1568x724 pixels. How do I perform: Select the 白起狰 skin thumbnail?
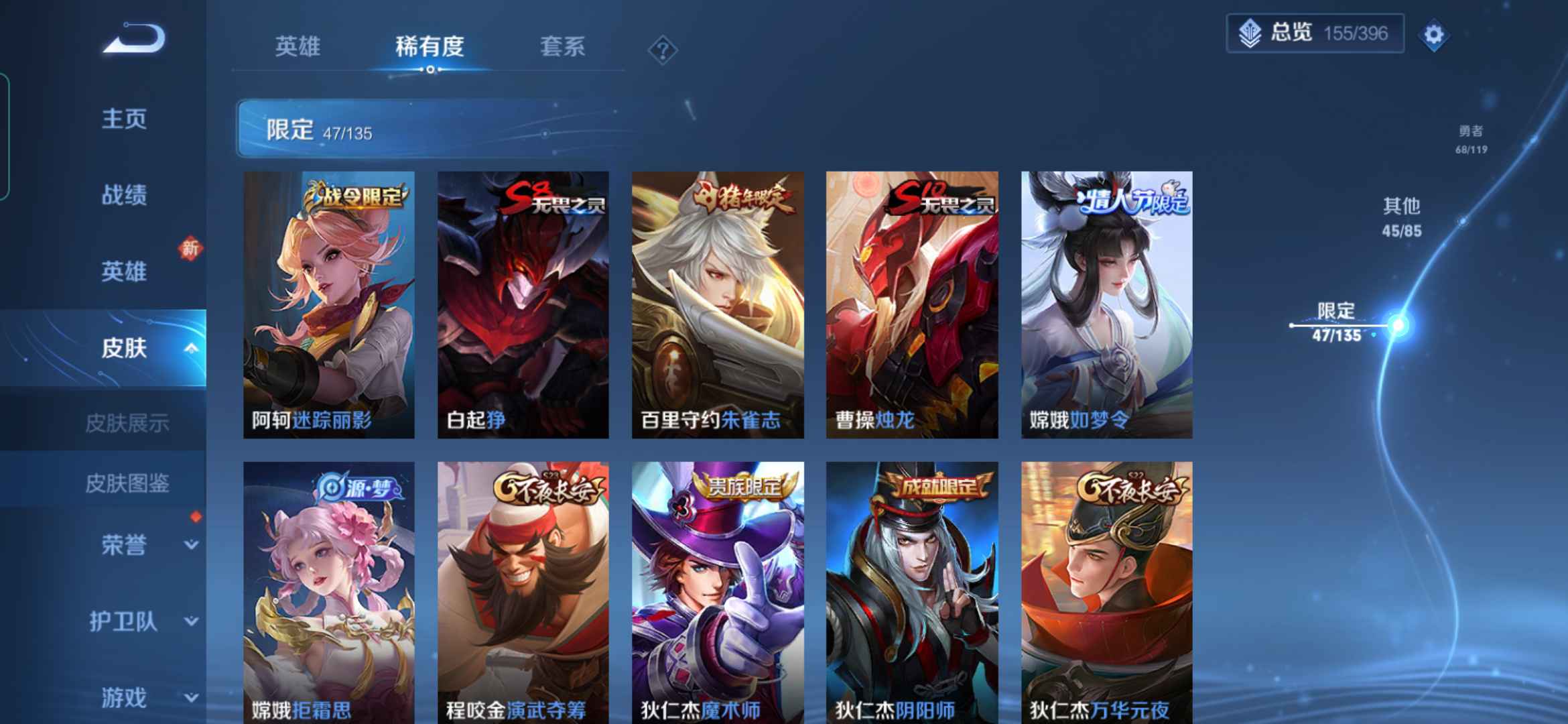pyautogui.click(x=523, y=302)
